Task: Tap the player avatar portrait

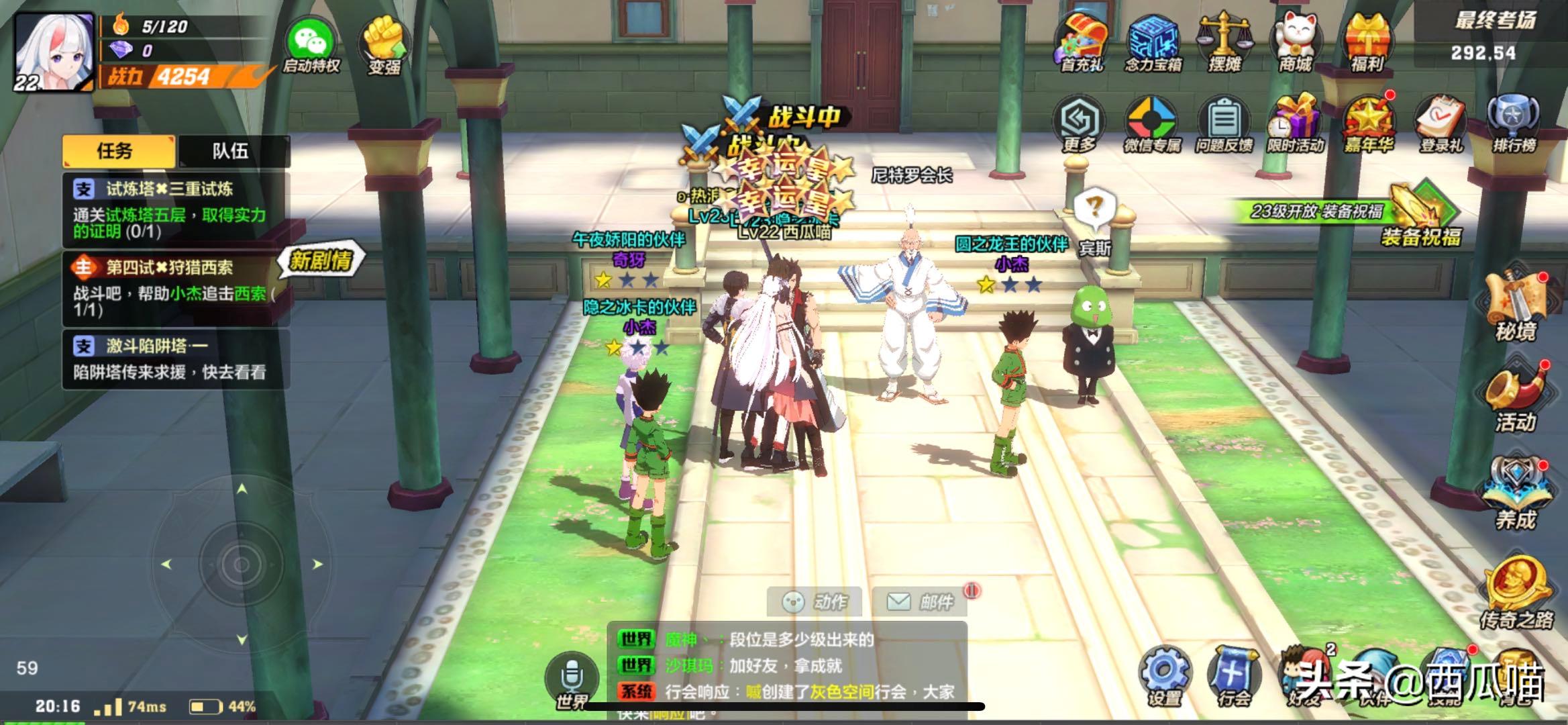Action: (54, 52)
